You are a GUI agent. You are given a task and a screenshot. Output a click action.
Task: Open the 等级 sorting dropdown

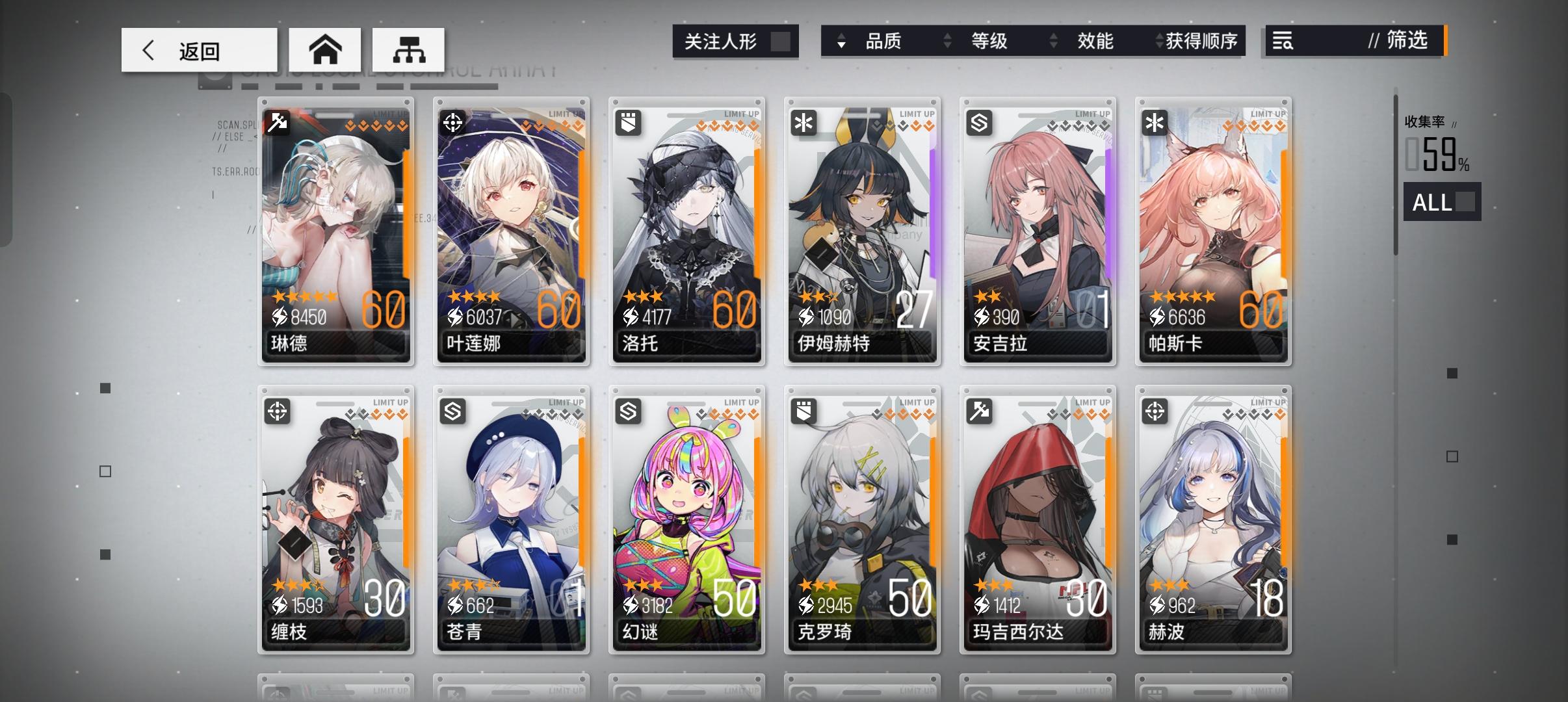point(991,40)
